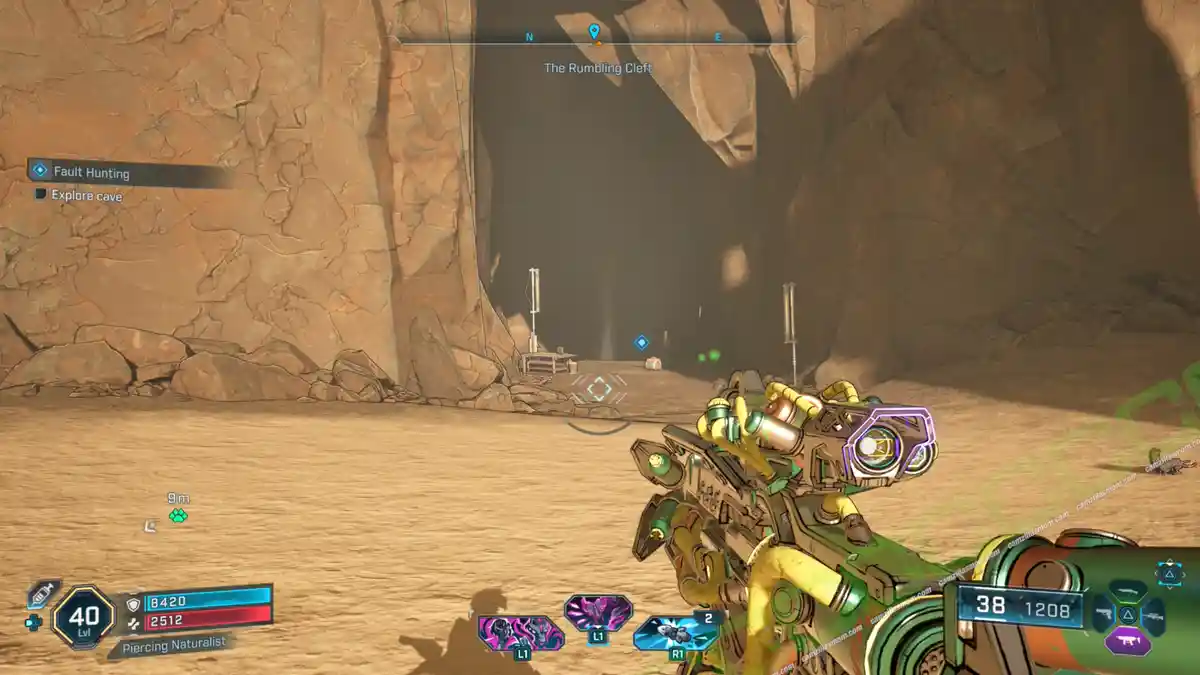Click the blue diamond objective waypoint
This screenshot has width=1200, height=675.
click(641, 342)
